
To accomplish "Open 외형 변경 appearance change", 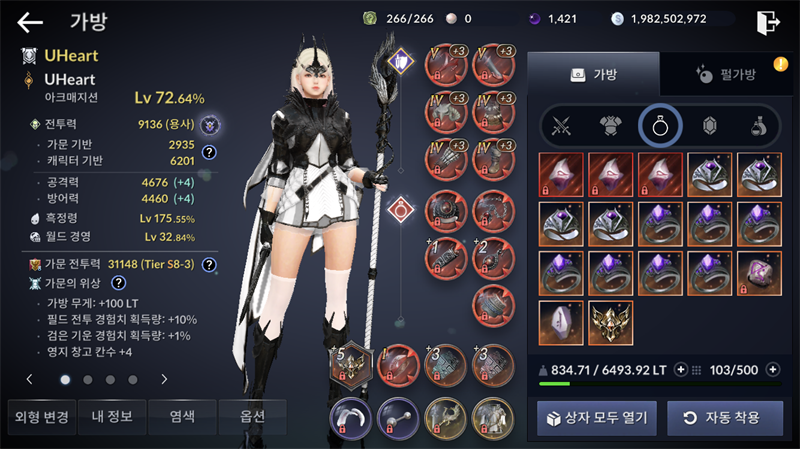I will 41,416.
